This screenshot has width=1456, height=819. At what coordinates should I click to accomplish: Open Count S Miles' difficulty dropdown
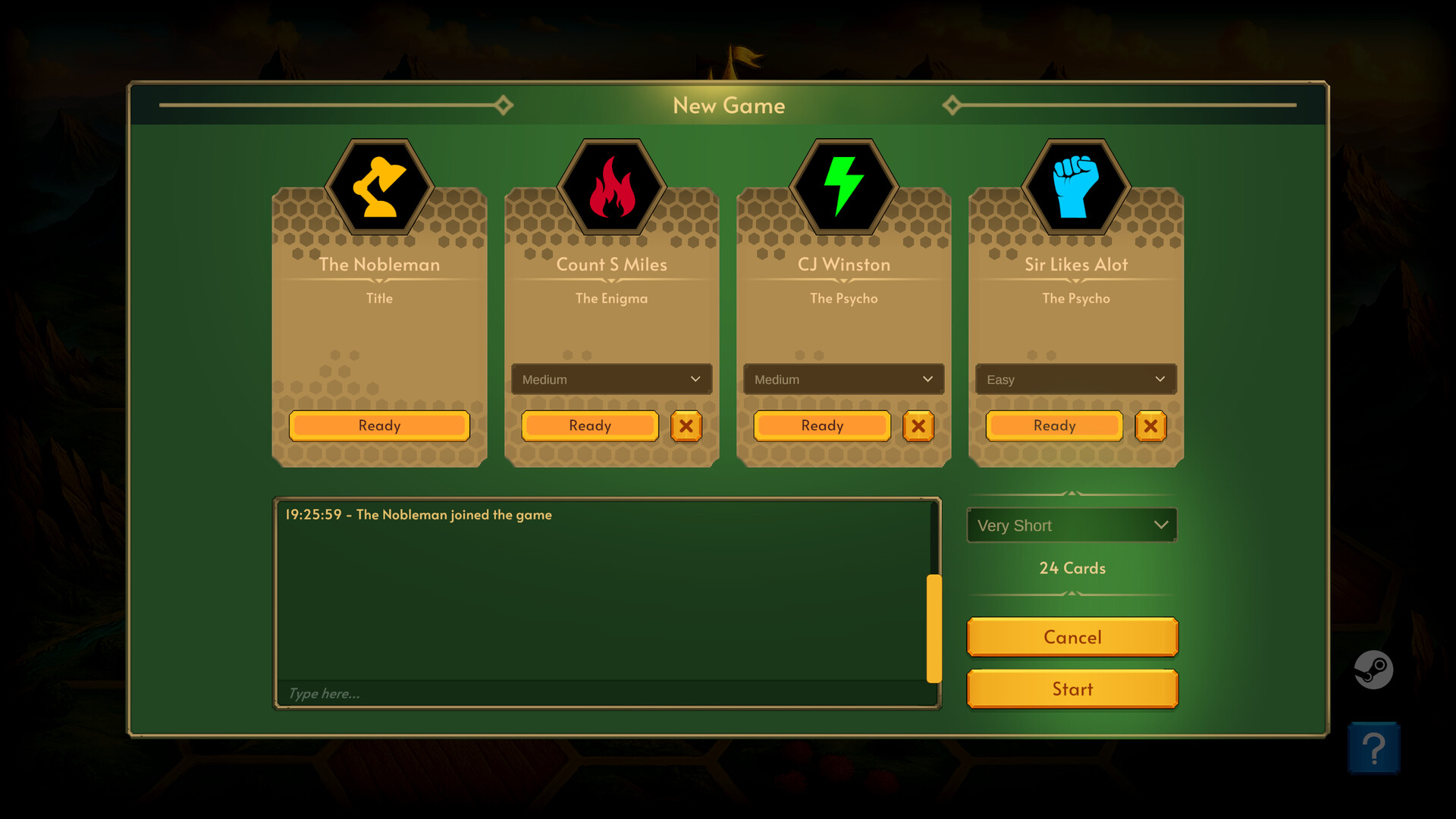point(611,379)
